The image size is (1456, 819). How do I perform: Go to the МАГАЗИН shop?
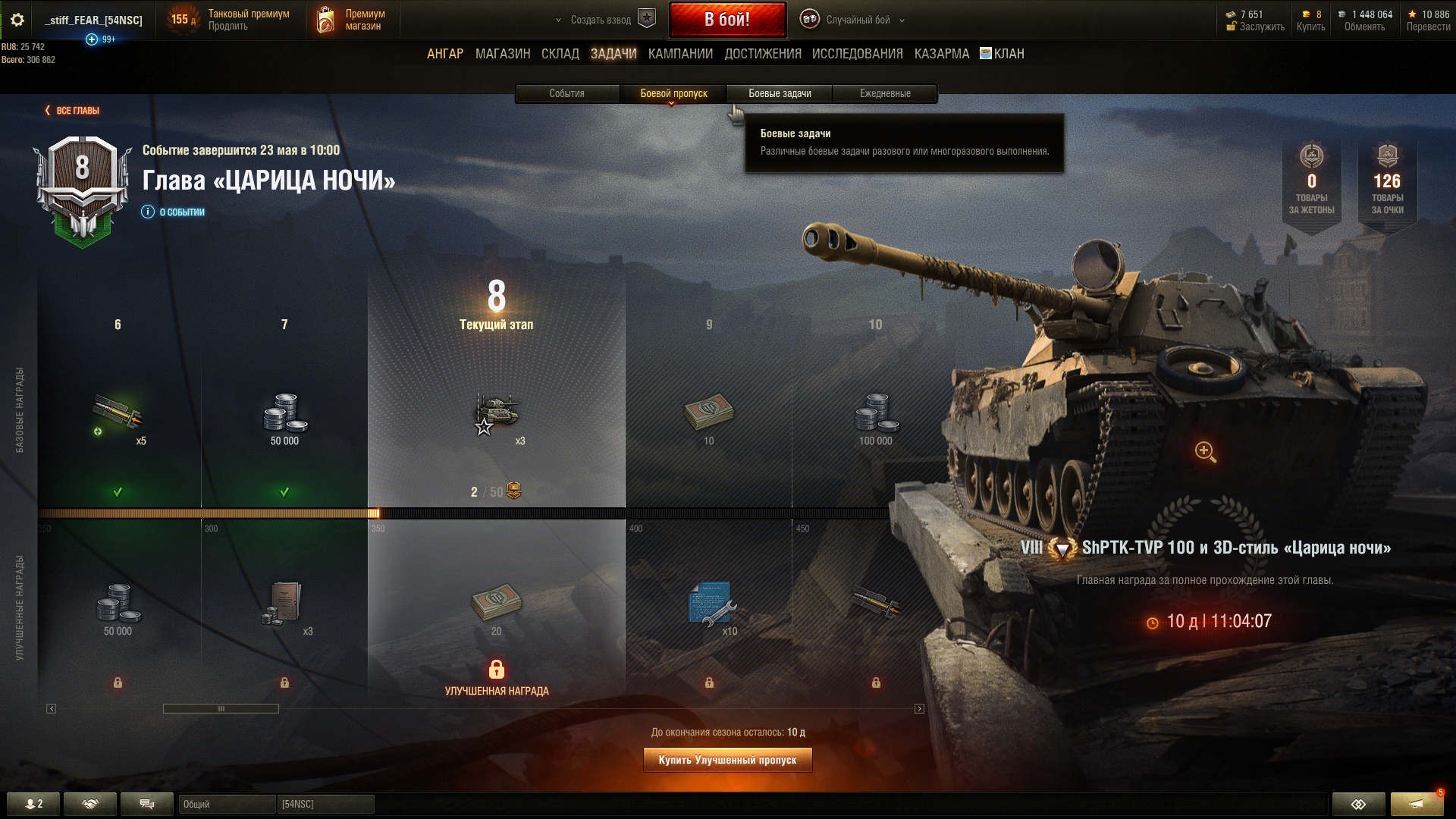click(502, 54)
